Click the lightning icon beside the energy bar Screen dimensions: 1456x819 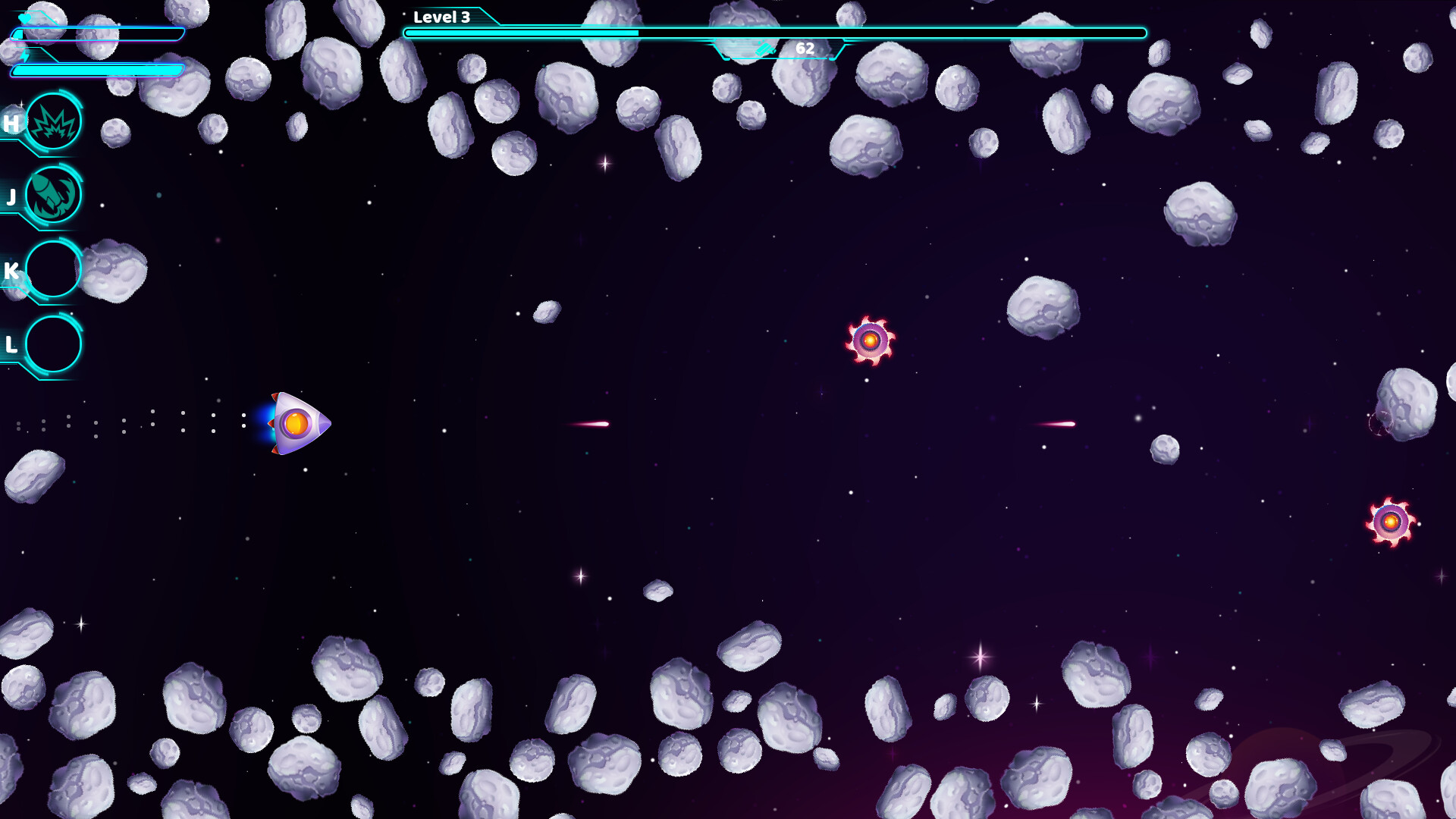point(25,57)
